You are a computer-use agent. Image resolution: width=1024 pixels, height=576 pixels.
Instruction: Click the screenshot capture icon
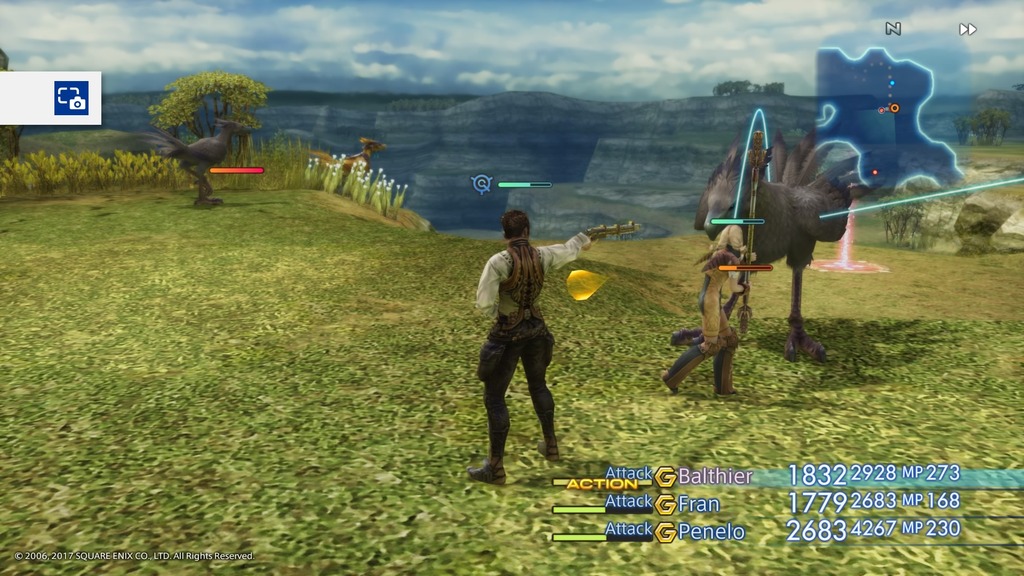(71, 98)
